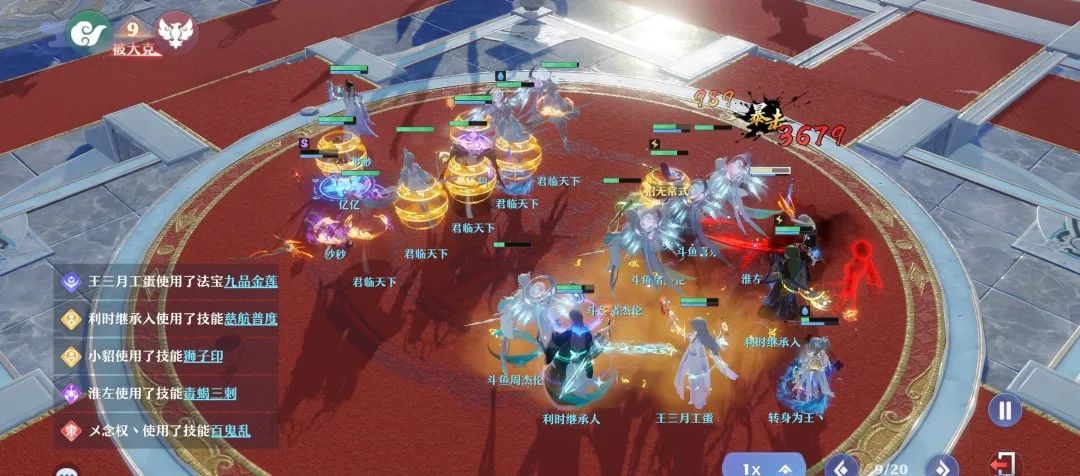Pause the battle replay
1080x476 pixels.
(1005, 409)
